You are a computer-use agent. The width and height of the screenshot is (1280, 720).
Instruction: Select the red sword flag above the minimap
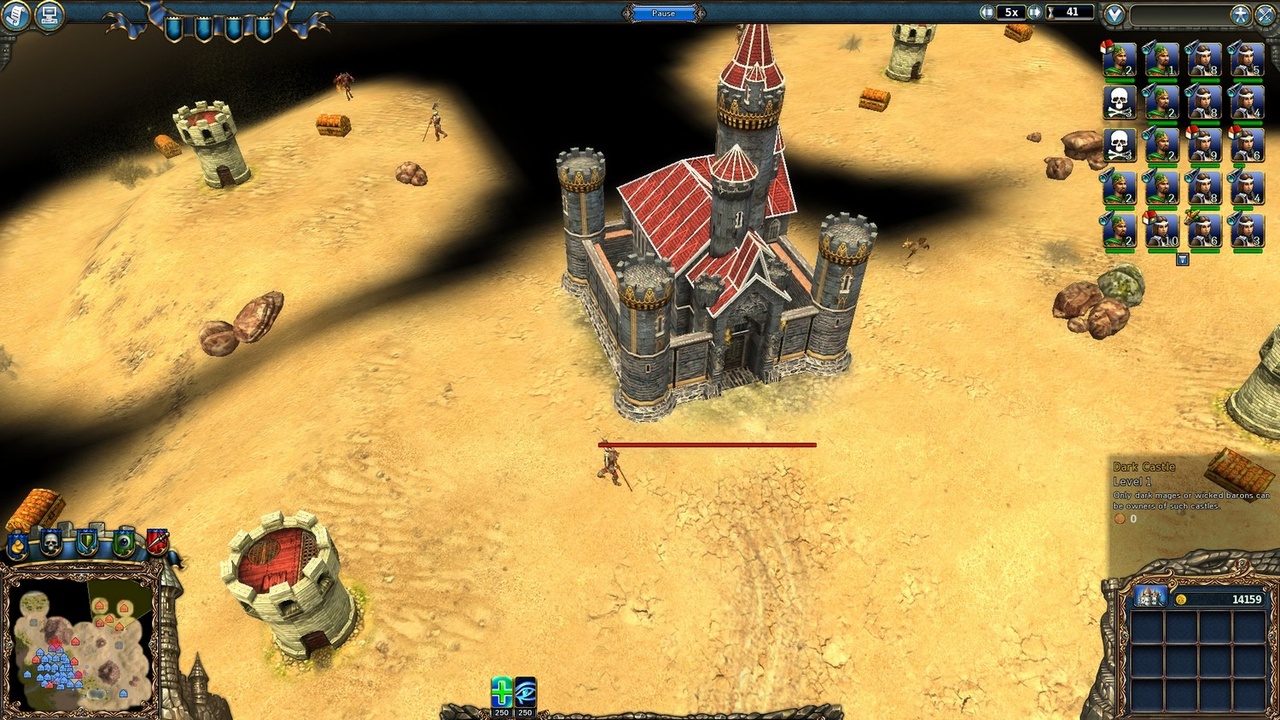pos(158,540)
